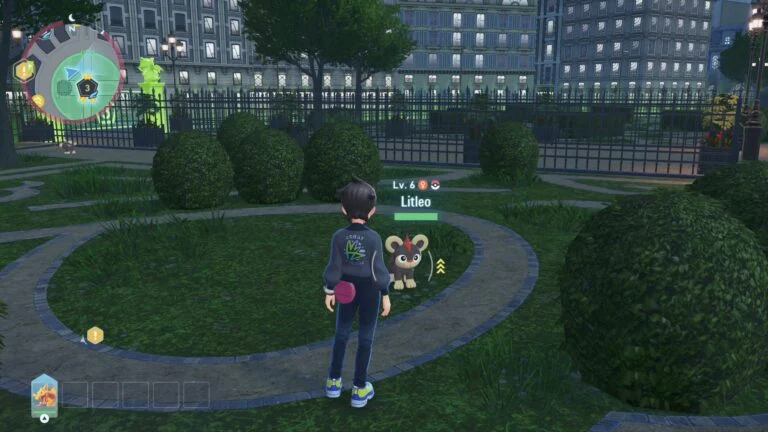Viewport: 768px width, 432px height.
Task: Click the yellow exclamation objective marker on the path
Action: coord(95,335)
